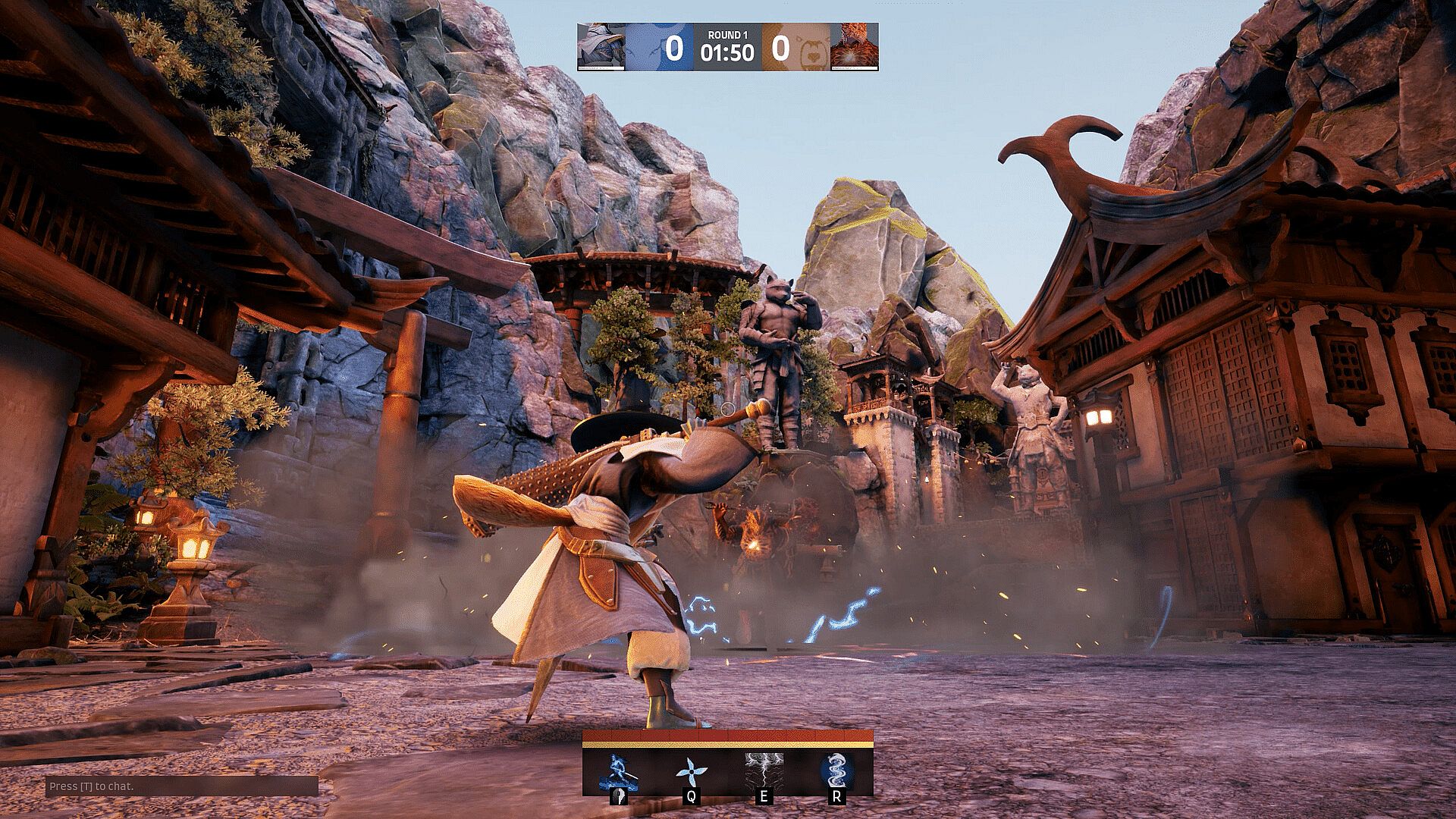Cast the lightning storm ability
1456x819 pixels.
coord(764,770)
